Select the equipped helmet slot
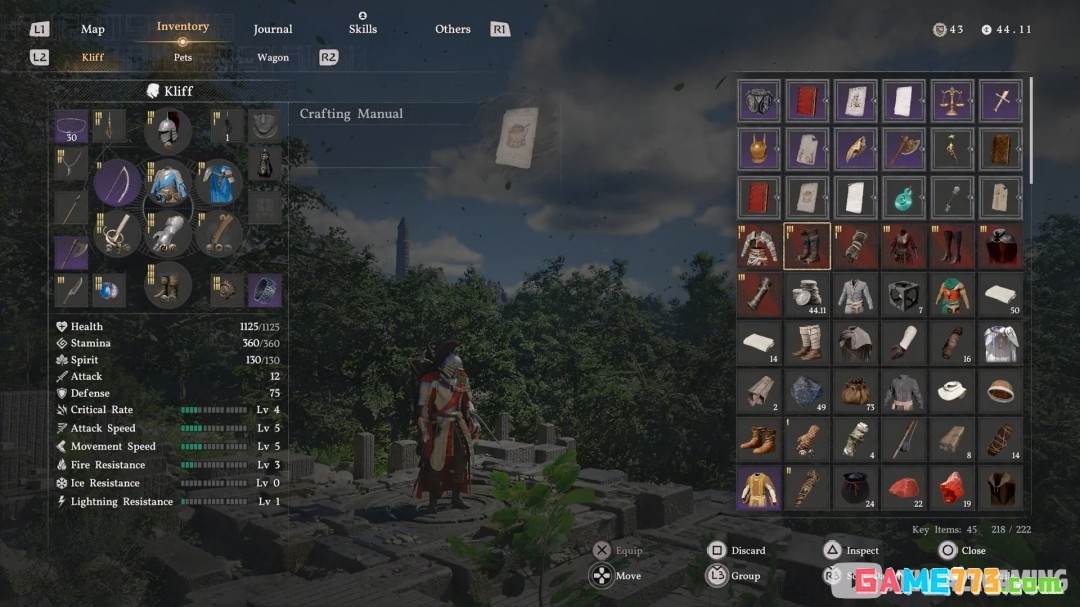This screenshot has height=607, width=1080. (168, 130)
